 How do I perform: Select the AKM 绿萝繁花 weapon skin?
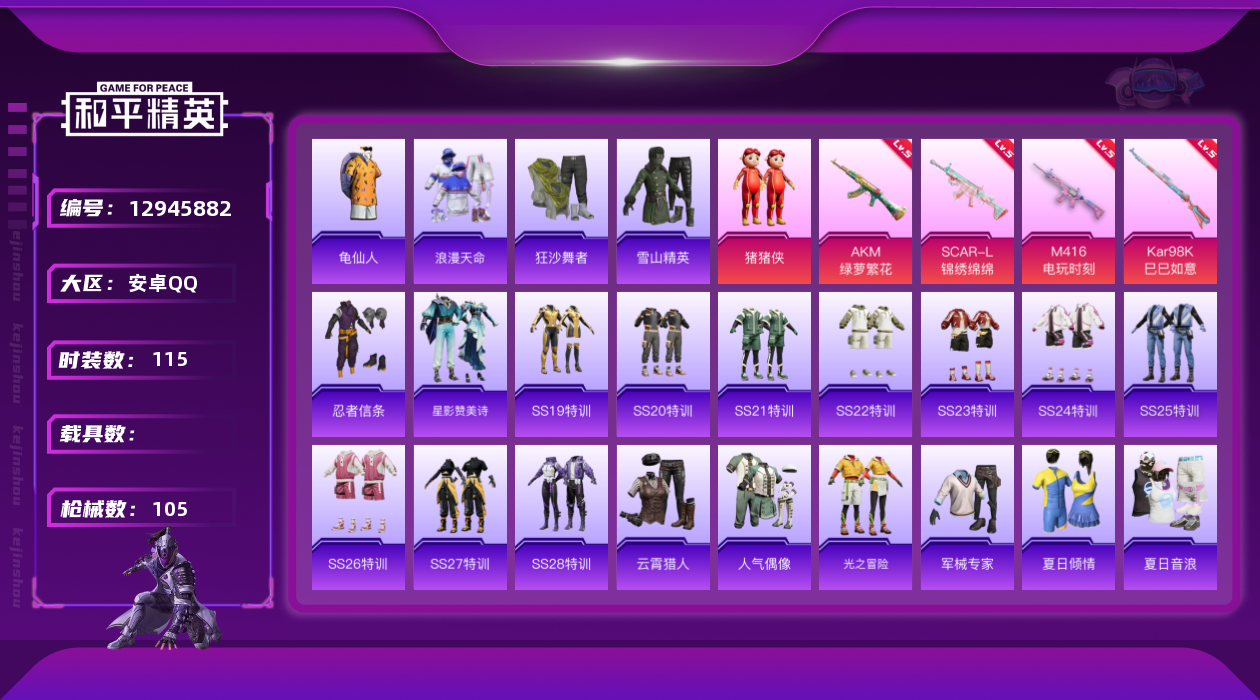coord(865,210)
